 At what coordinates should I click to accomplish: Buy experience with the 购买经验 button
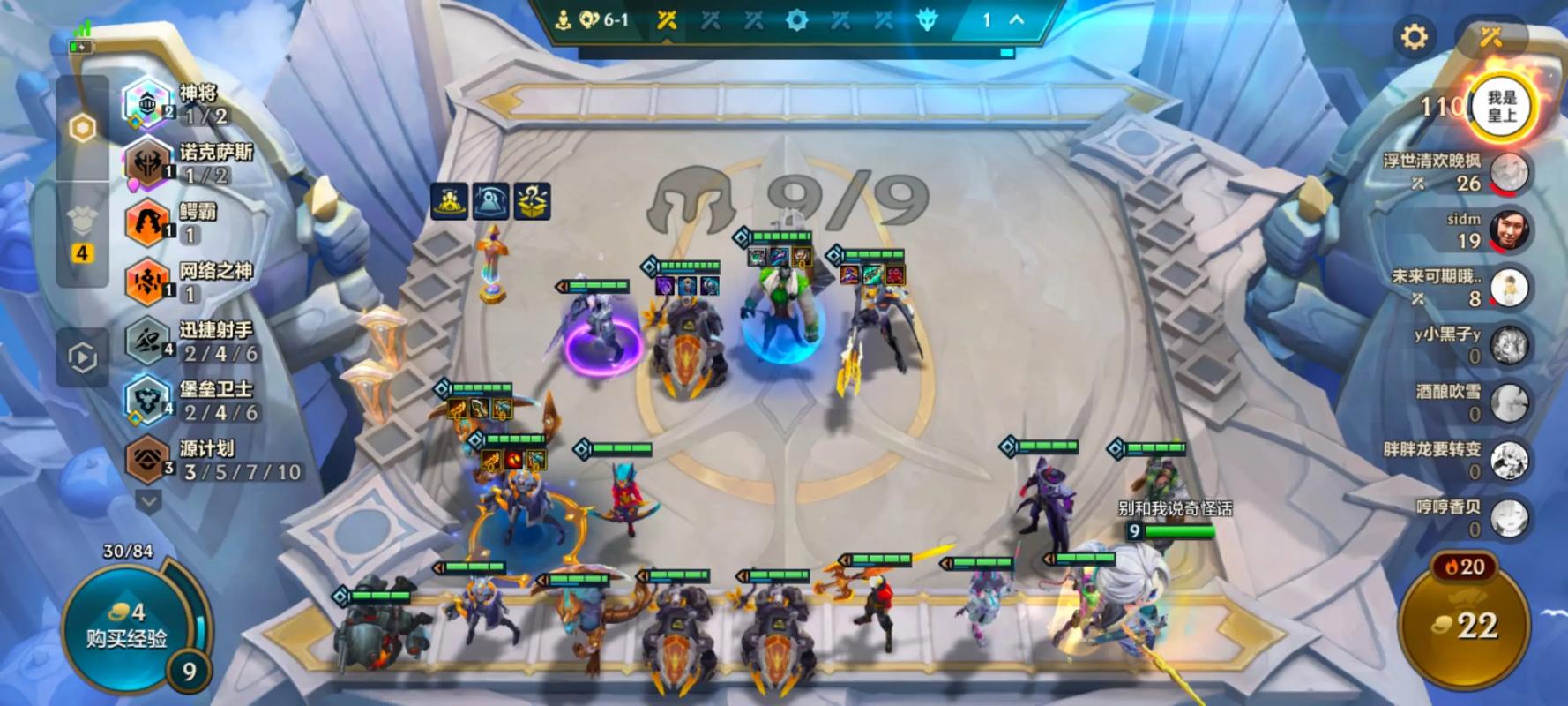click(125, 625)
